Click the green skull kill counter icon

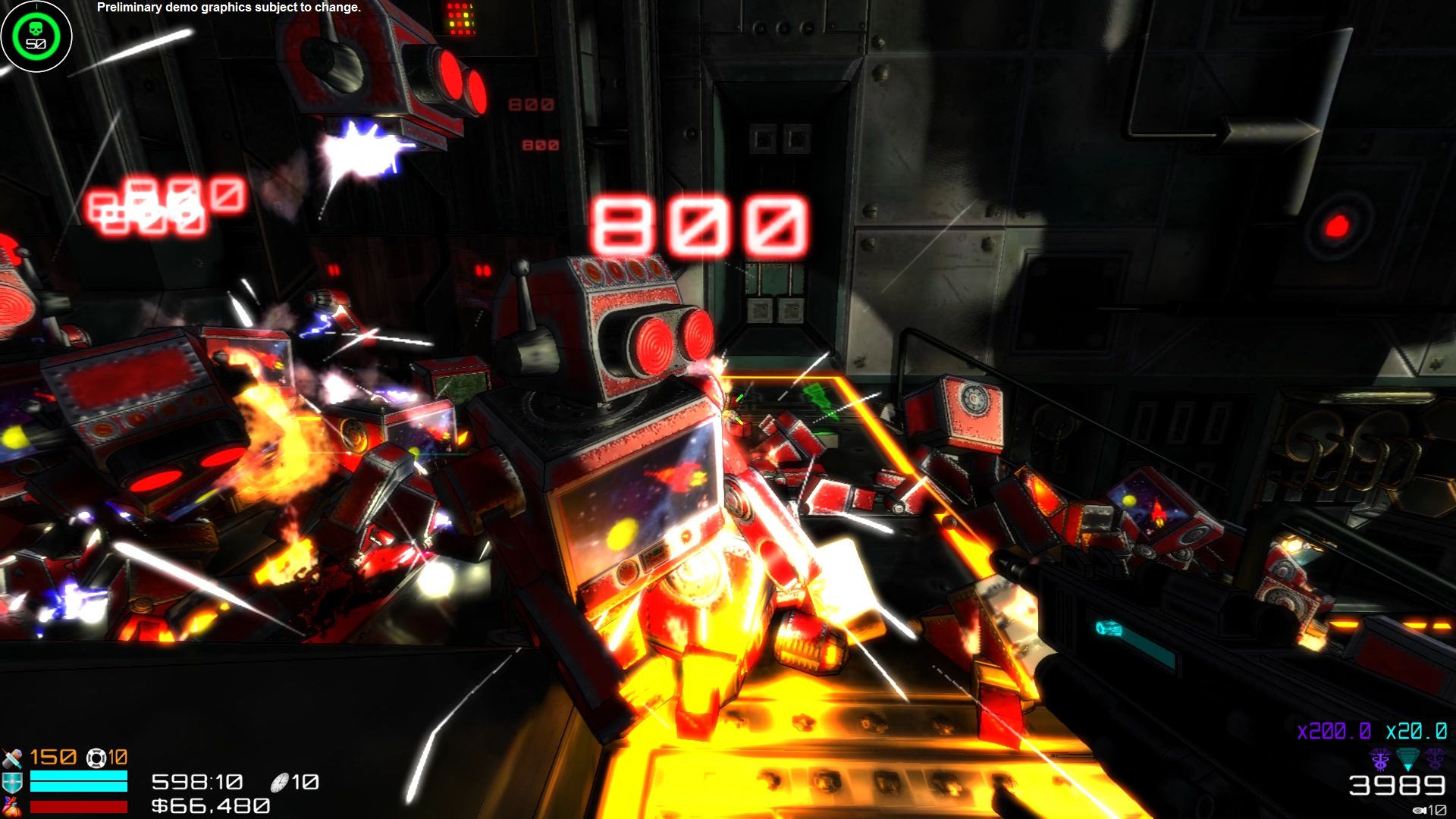[x=36, y=28]
